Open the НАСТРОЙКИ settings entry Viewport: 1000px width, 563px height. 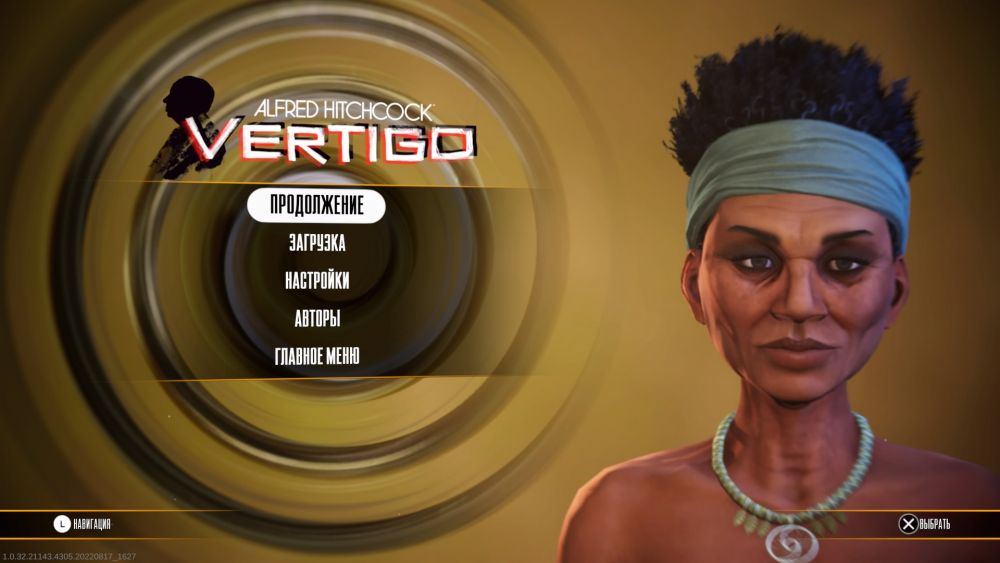coord(316,281)
